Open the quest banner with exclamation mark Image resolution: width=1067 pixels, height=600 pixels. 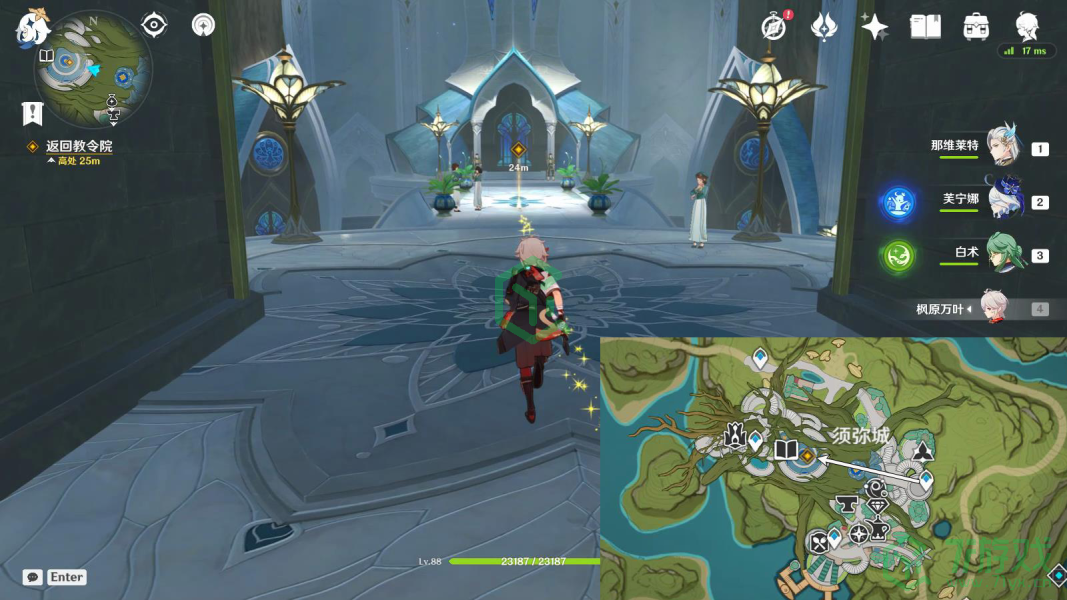32,113
